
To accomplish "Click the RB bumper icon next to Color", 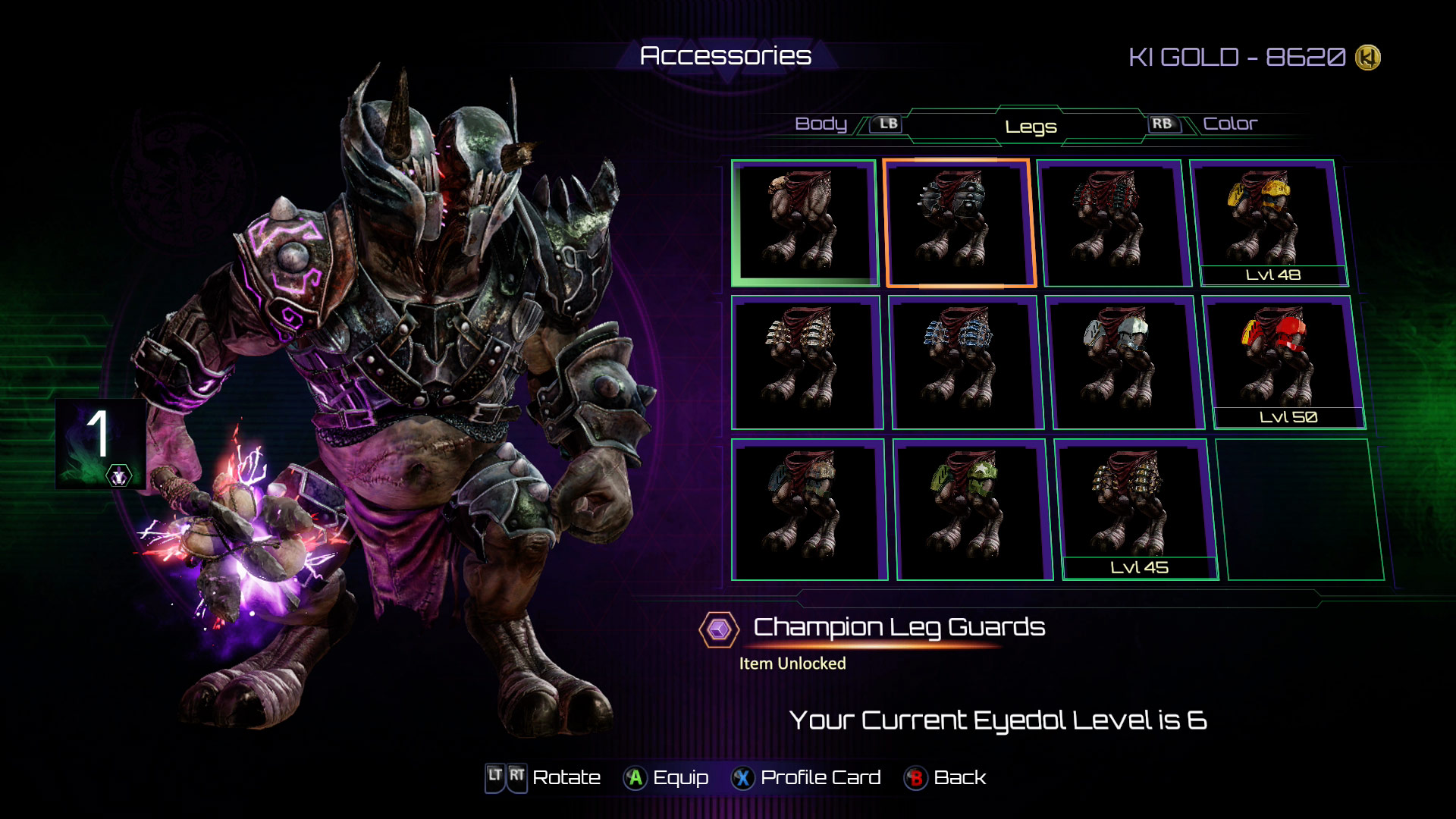I will (x=1166, y=122).
